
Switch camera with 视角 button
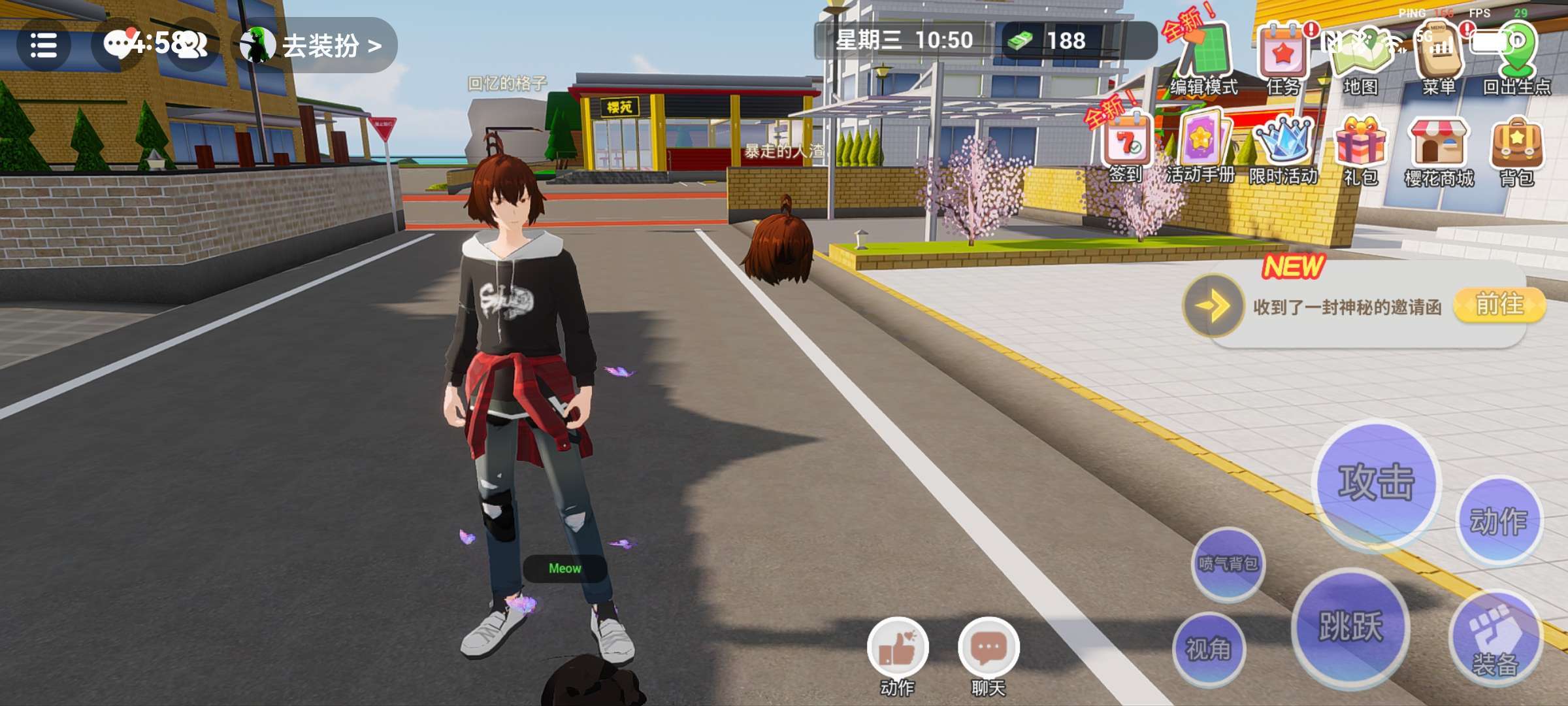pos(1209,648)
